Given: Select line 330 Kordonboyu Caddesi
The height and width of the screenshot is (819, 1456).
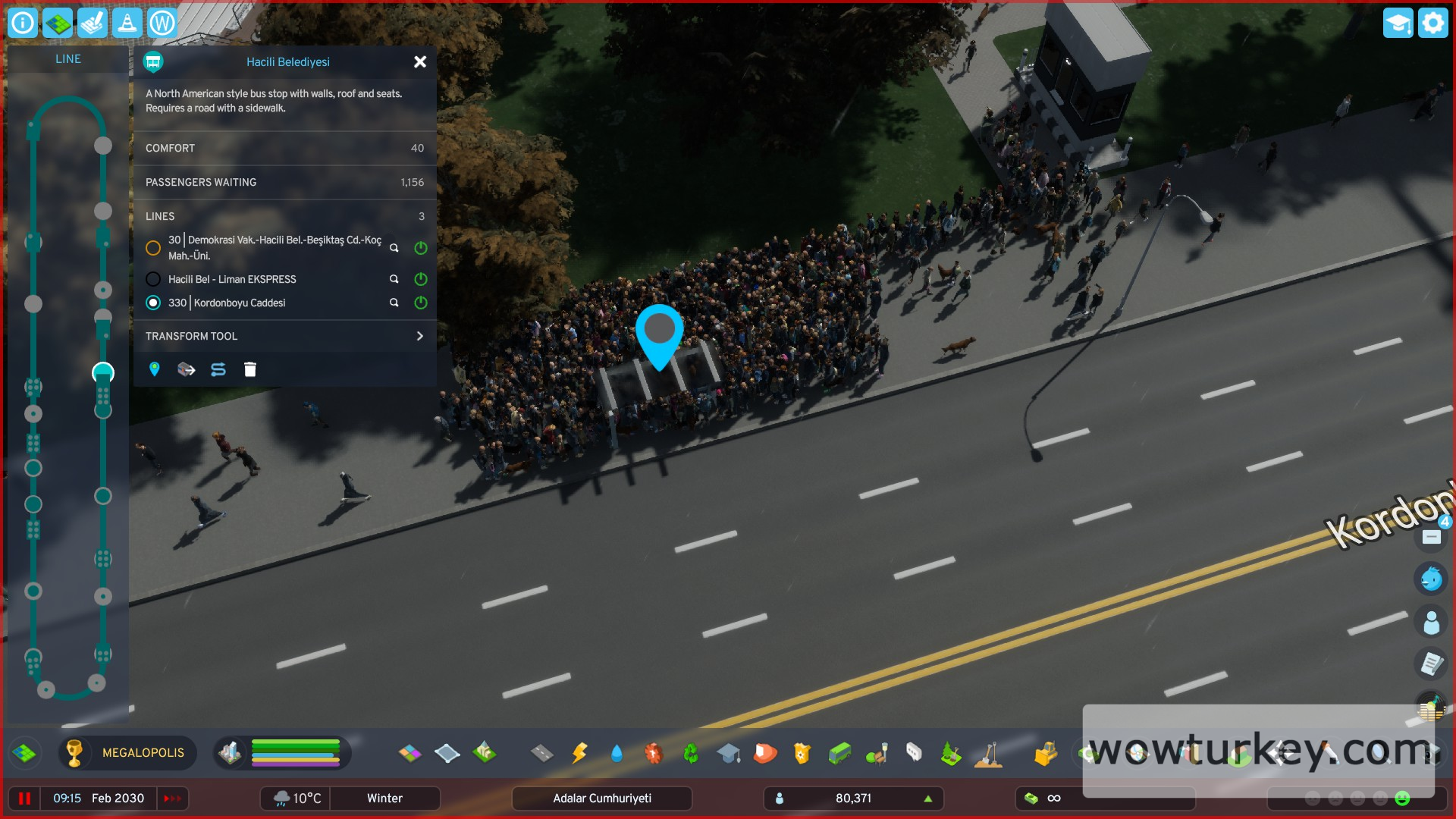Looking at the screenshot, I should [x=153, y=303].
